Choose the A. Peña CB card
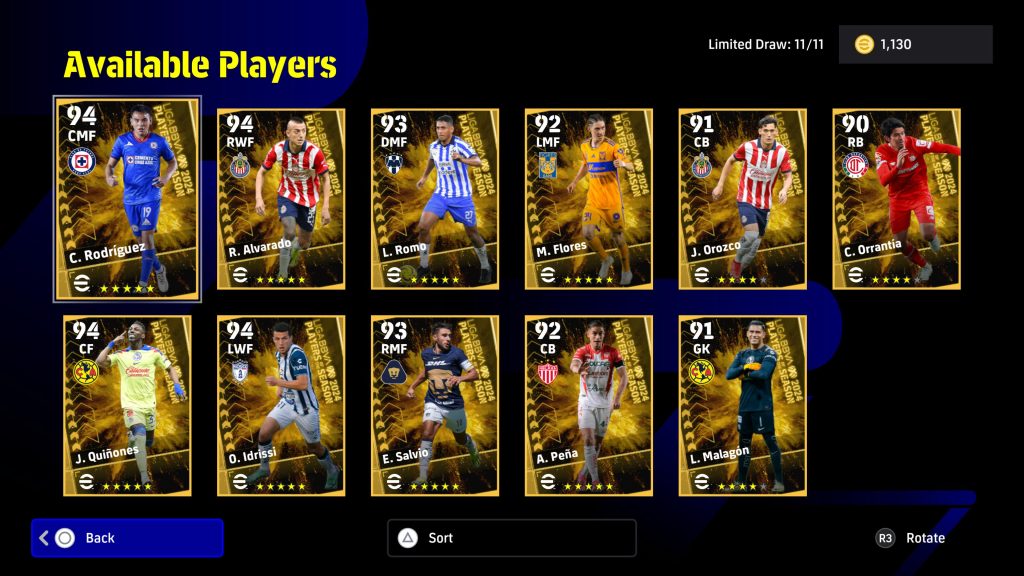This screenshot has height=576, width=1024. [589, 405]
